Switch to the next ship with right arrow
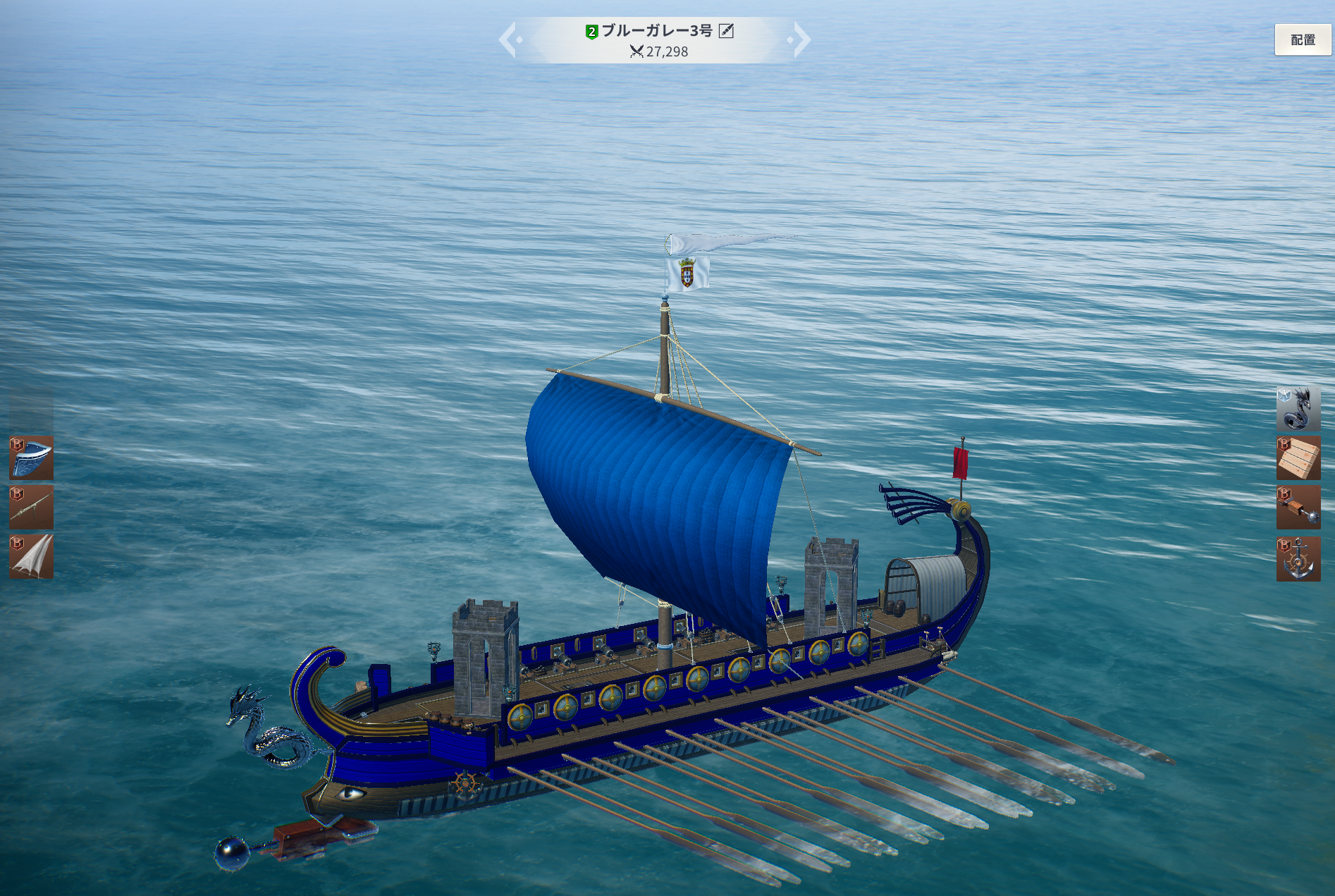Image resolution: width=1335 pixels, height=896 pixels. (x=800, y=39)
